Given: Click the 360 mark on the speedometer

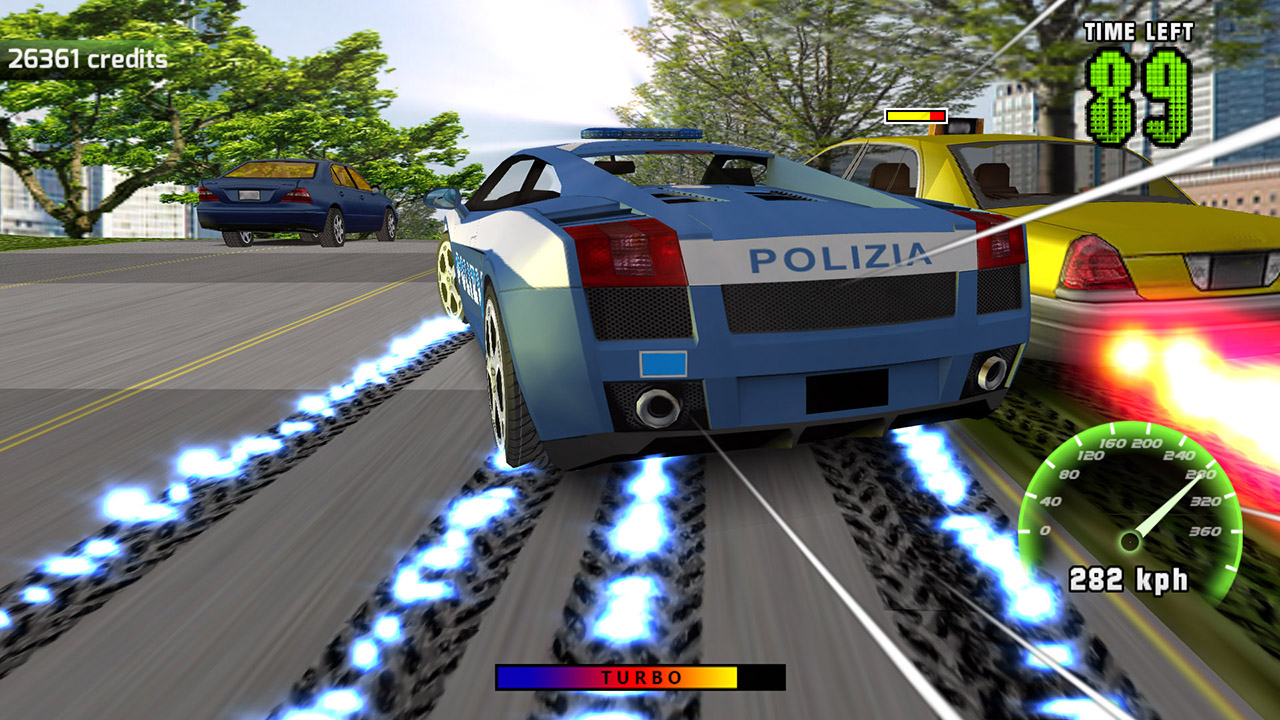Looking at the screenshot, I should (x=1207, y=531).
